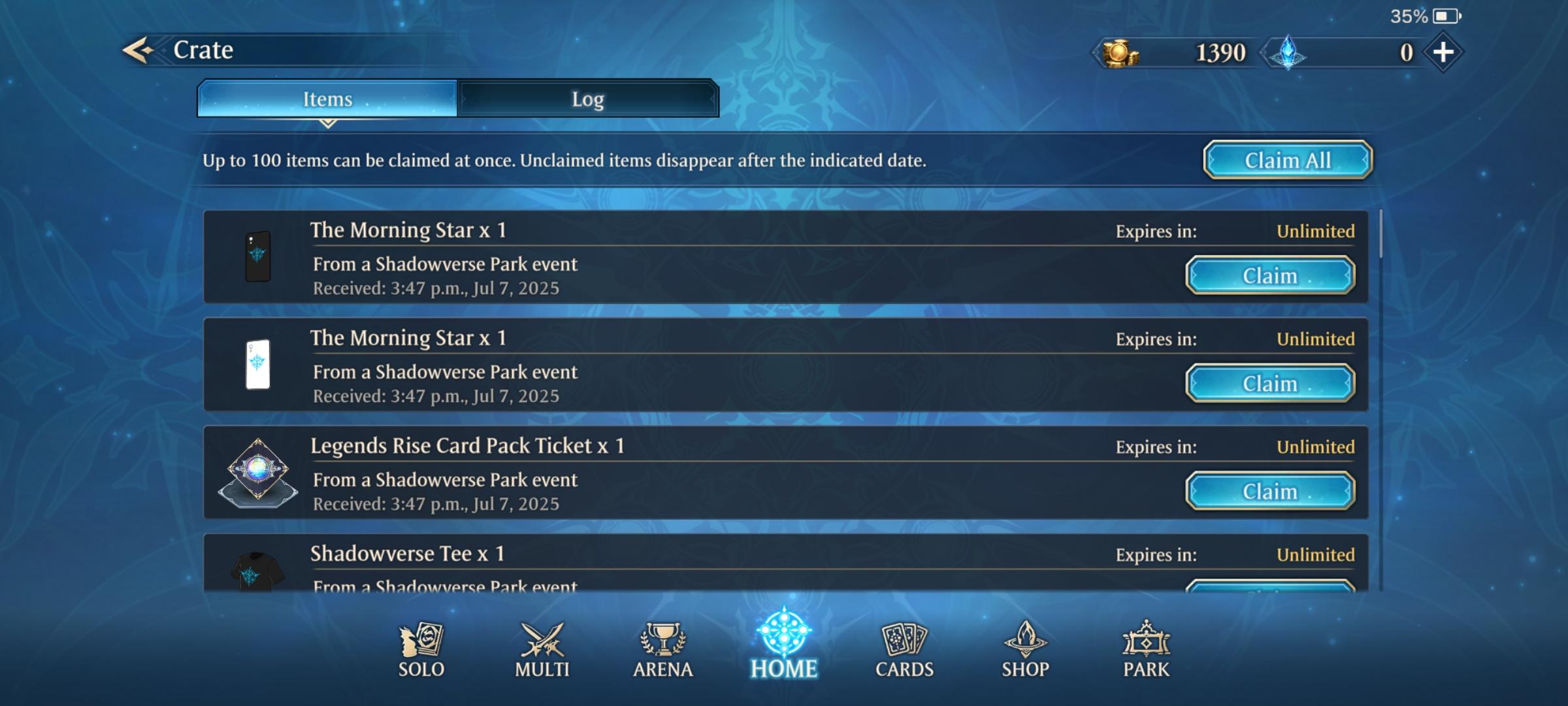This screenshot has height=706, width=1568.
Task: Select the Items tab
Action: point(327,99)
